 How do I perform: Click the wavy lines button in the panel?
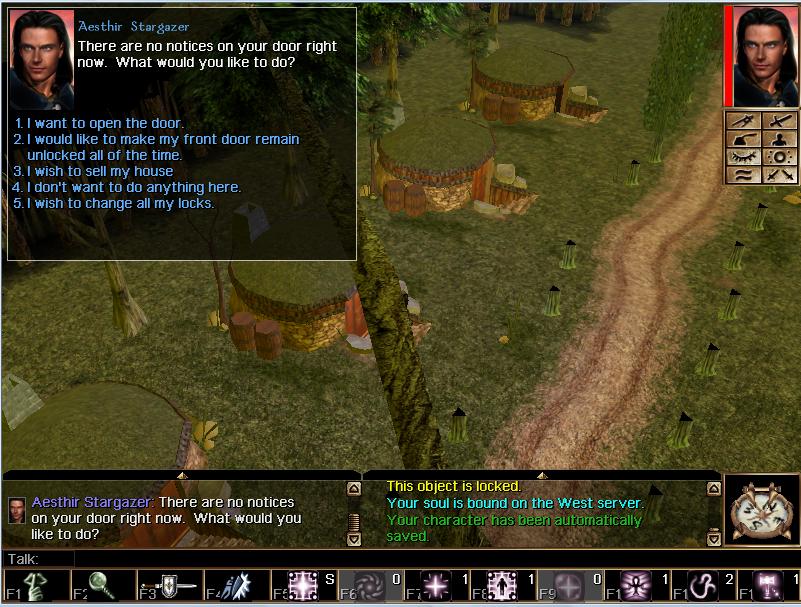743,175
